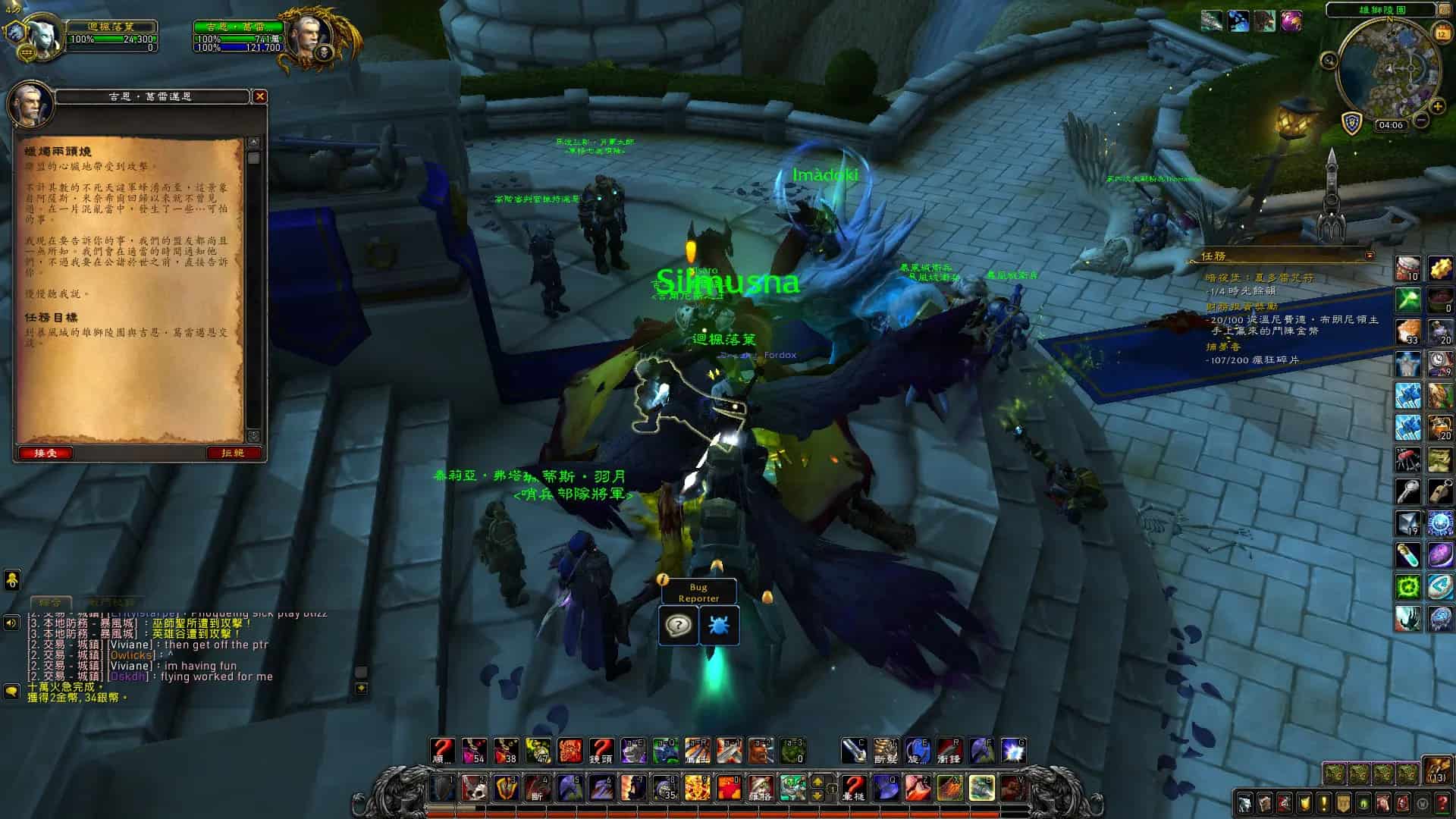Open the calendar showing day 12

tap(1442, 33)
